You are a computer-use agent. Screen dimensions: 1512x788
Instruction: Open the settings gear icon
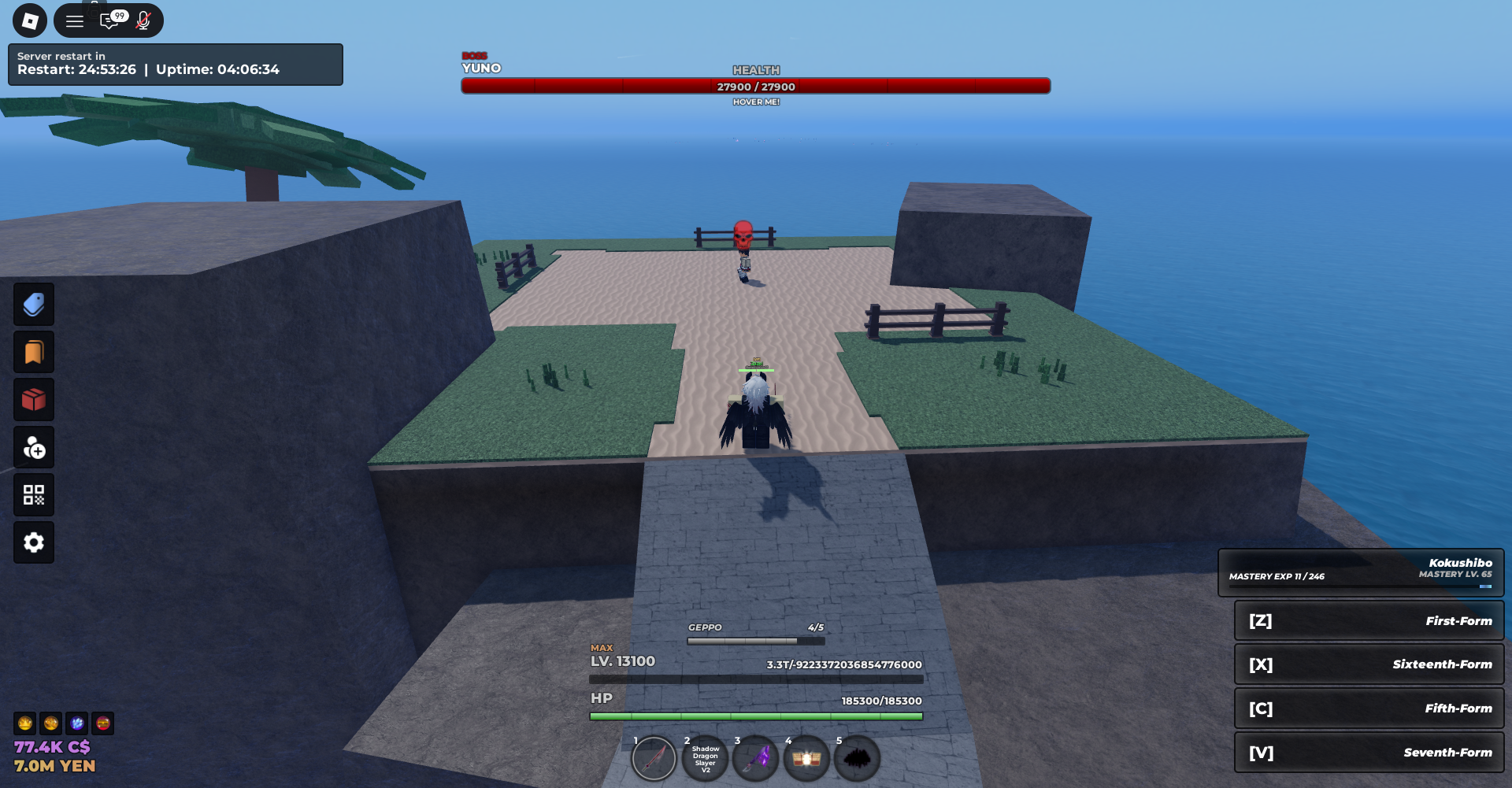point(33,542)
